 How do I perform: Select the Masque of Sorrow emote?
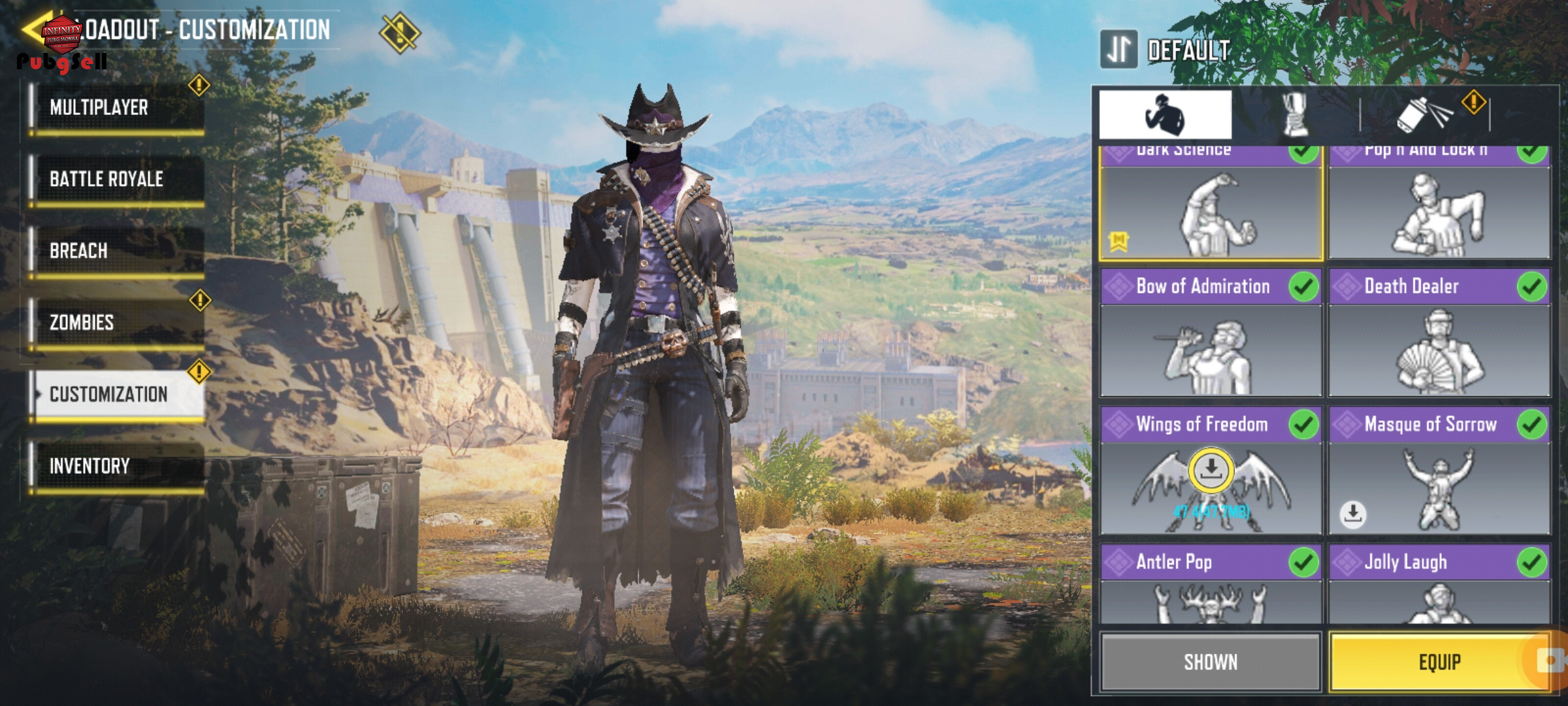tap(1439, 472)
